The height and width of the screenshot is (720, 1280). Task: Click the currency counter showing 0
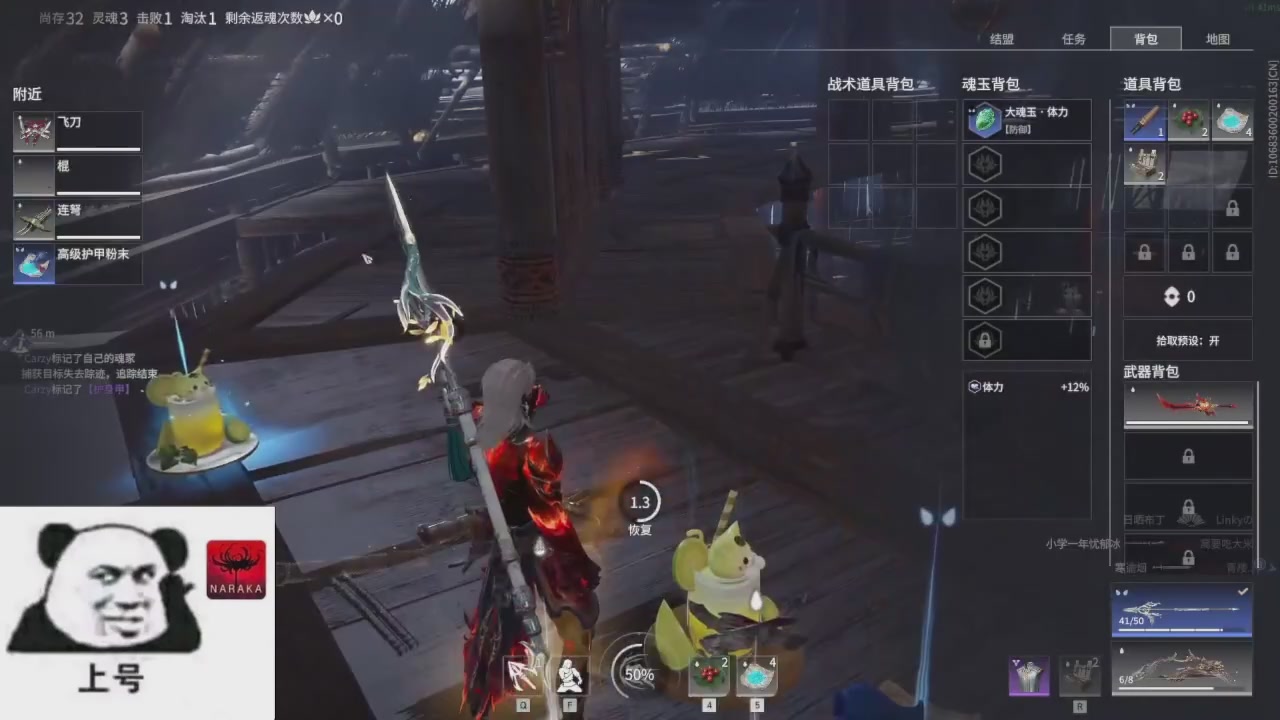click(1182, 296)
